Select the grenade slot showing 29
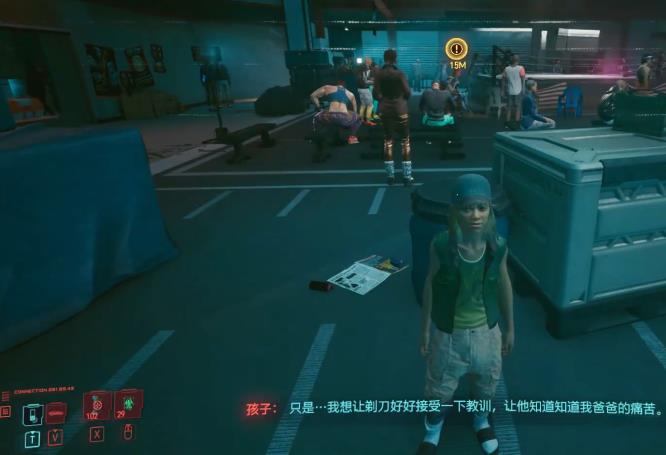 (128, 403)
